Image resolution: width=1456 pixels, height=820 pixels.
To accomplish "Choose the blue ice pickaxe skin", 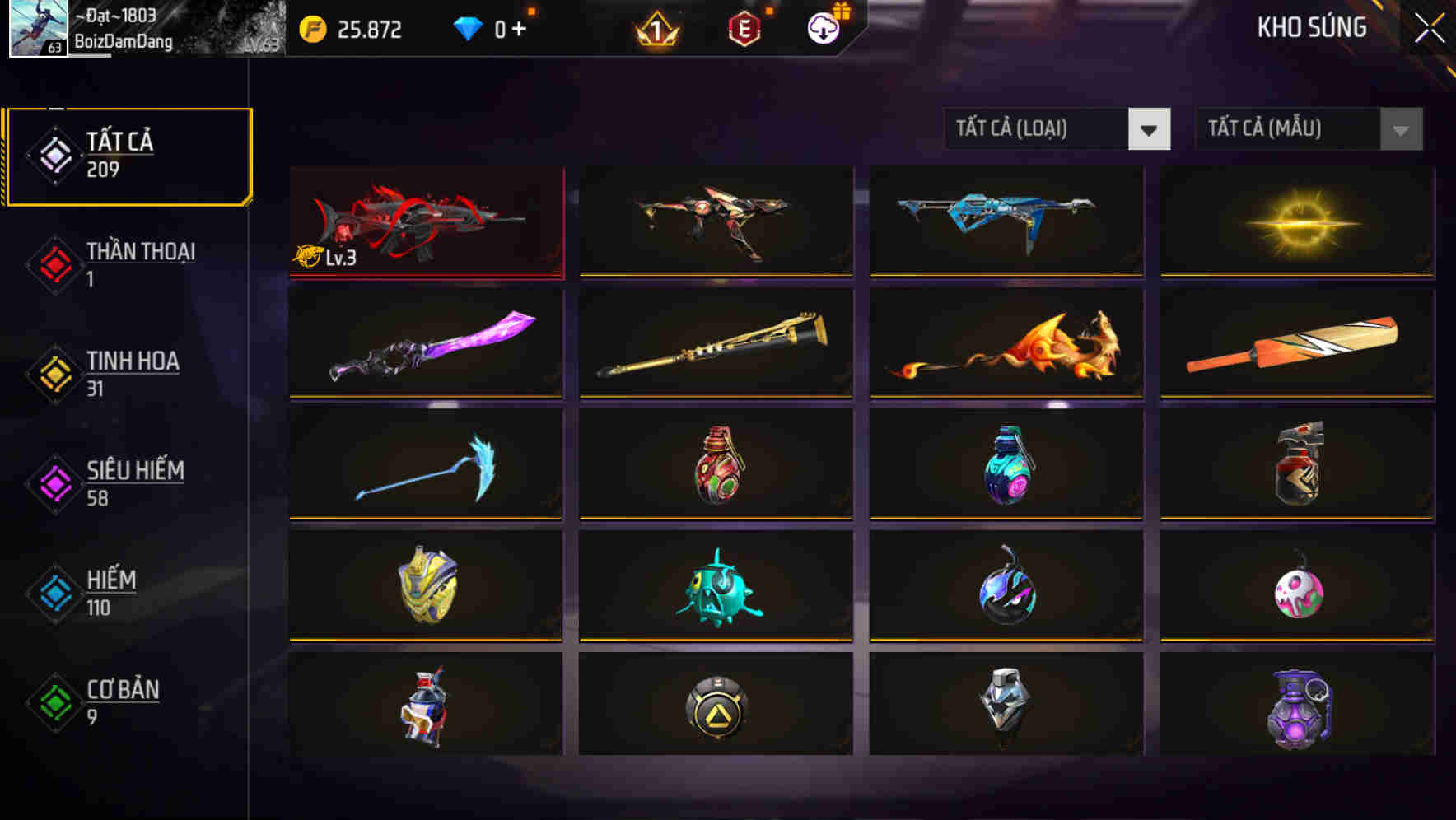I will [x=425, y=465].
